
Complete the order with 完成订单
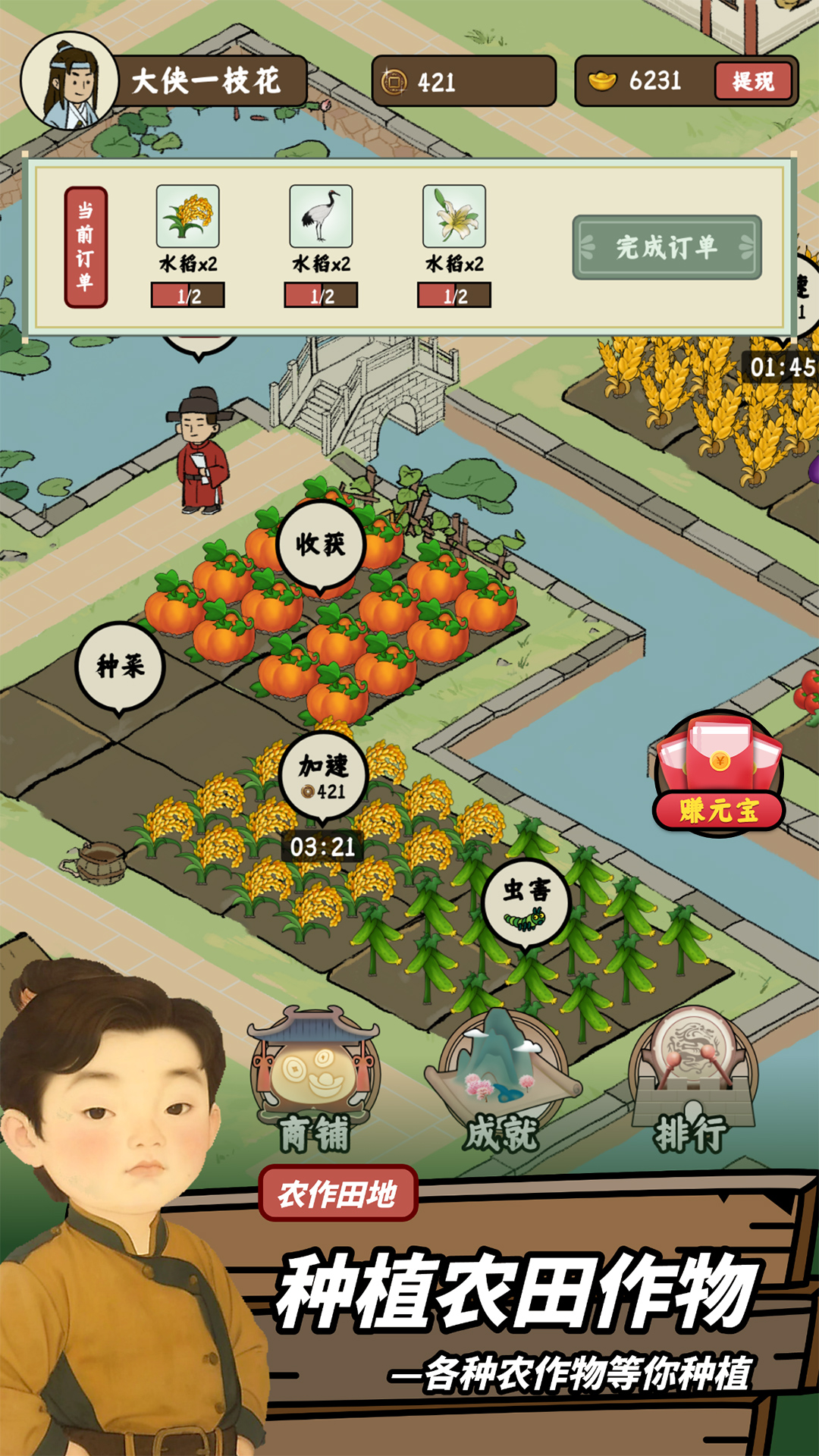[x=667, y=247]
